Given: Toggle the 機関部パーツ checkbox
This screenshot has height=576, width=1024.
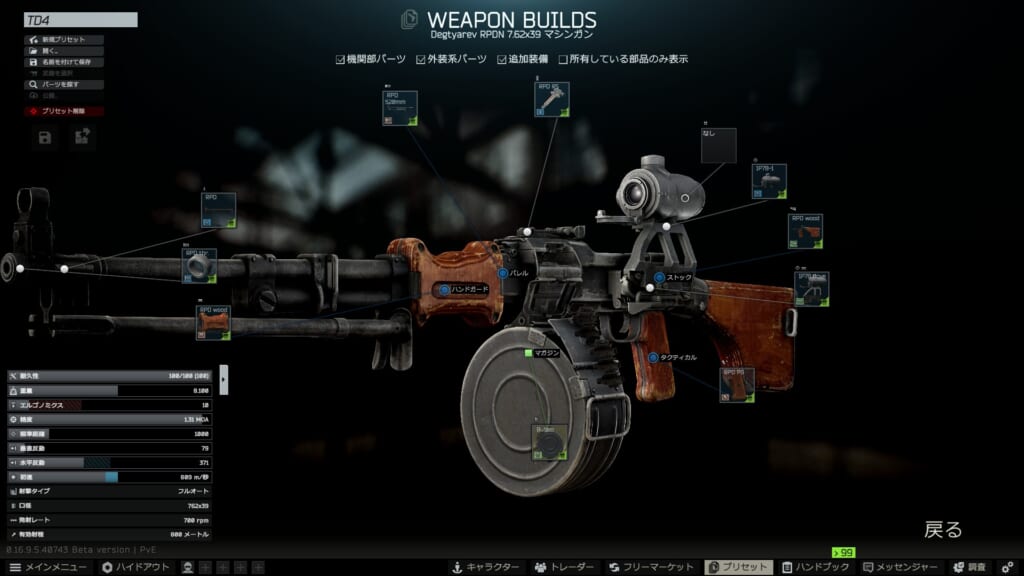Looking at the screenshot, I should [x=341, y=59].
